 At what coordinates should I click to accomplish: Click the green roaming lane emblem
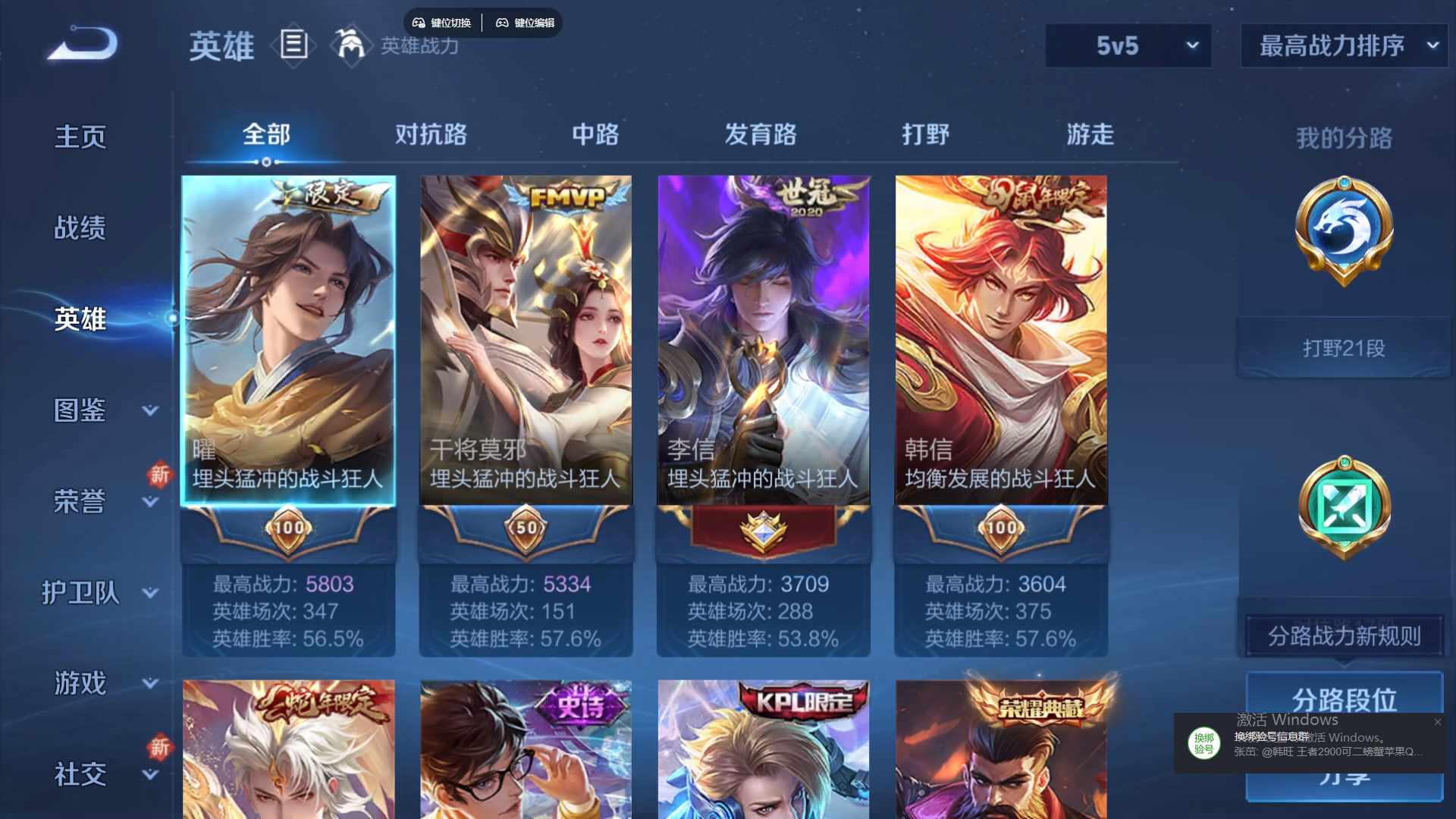[x=1344, y=507]
